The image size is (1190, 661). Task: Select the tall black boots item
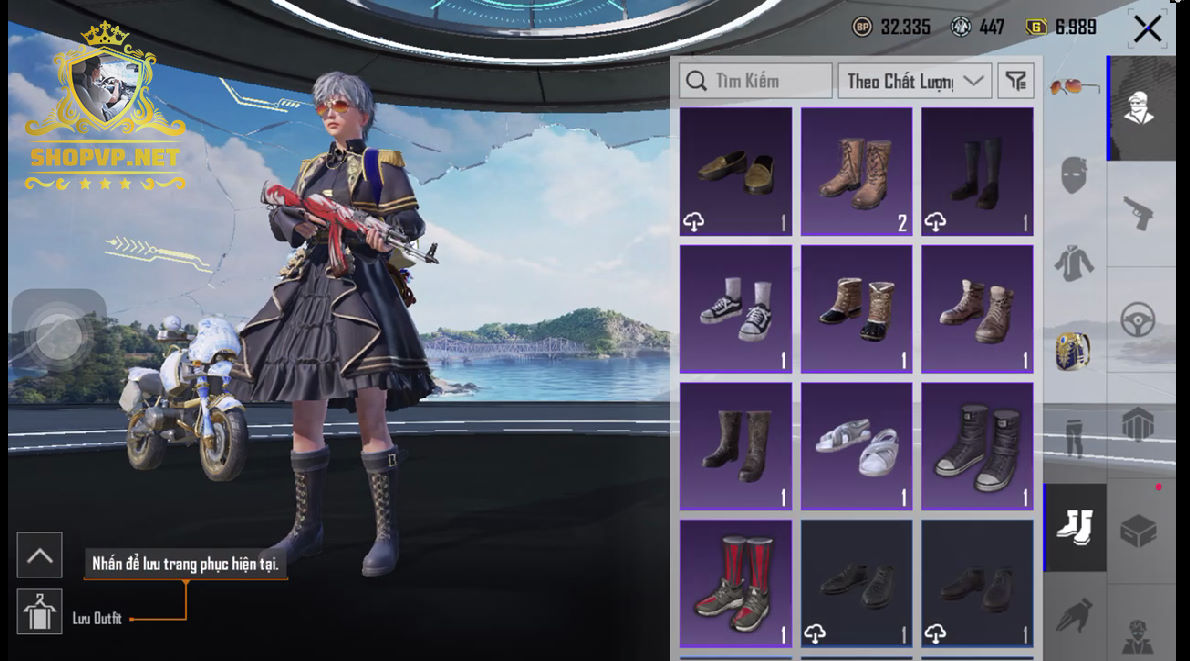977,171
